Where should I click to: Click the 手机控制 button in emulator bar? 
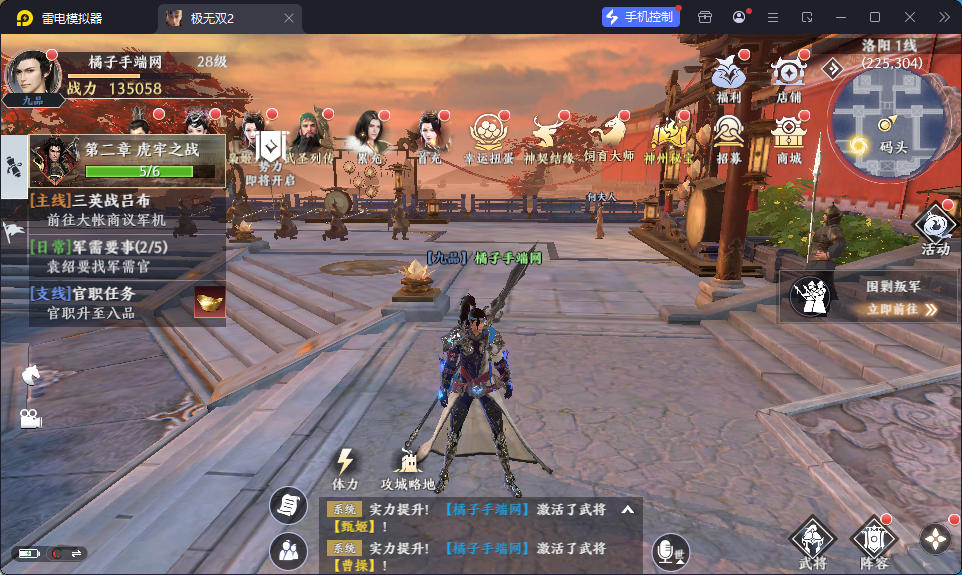pos(639,17)
